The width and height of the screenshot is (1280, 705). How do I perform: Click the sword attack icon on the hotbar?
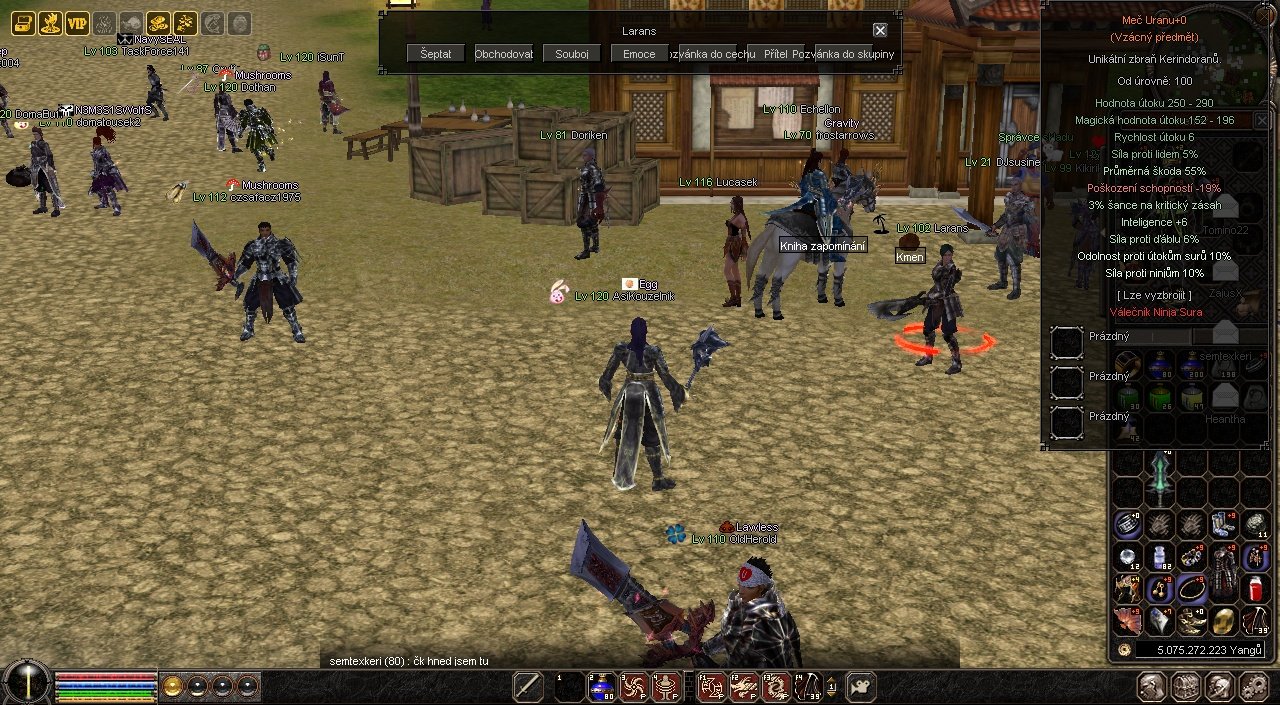pyautogui.click(x=528, y=686)
